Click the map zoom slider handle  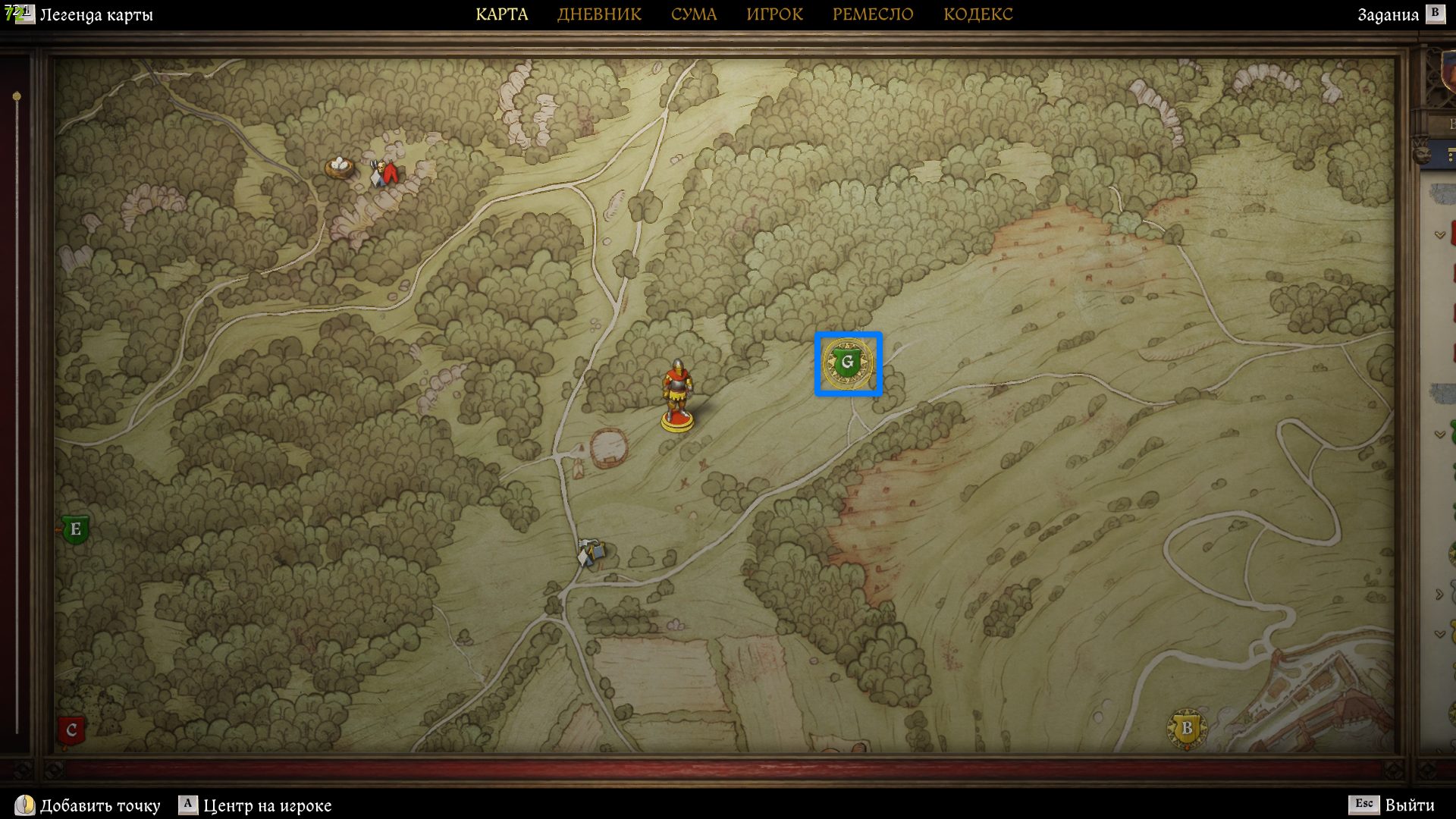tap(17, 97)
